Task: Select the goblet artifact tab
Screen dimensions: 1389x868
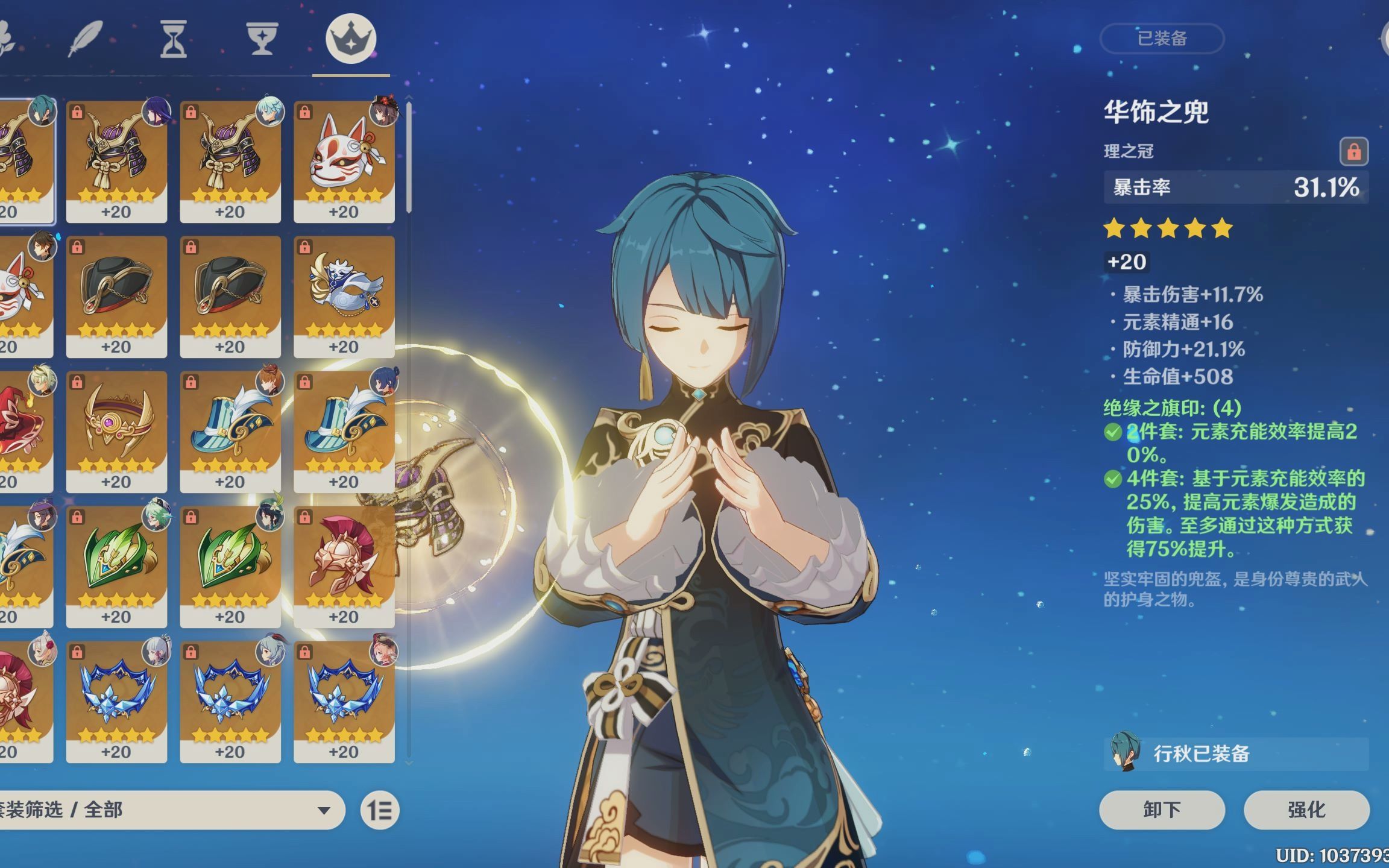Action: tap(262, 39)
